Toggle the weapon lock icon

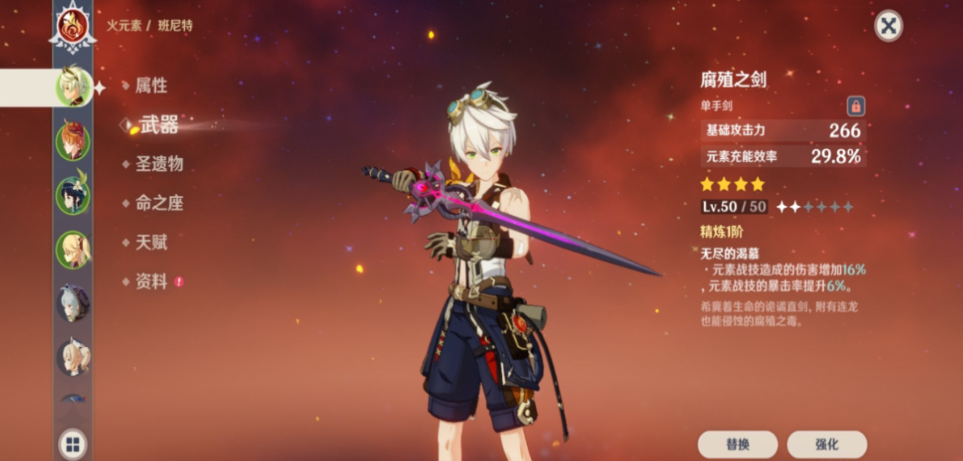tap(856, 105)
